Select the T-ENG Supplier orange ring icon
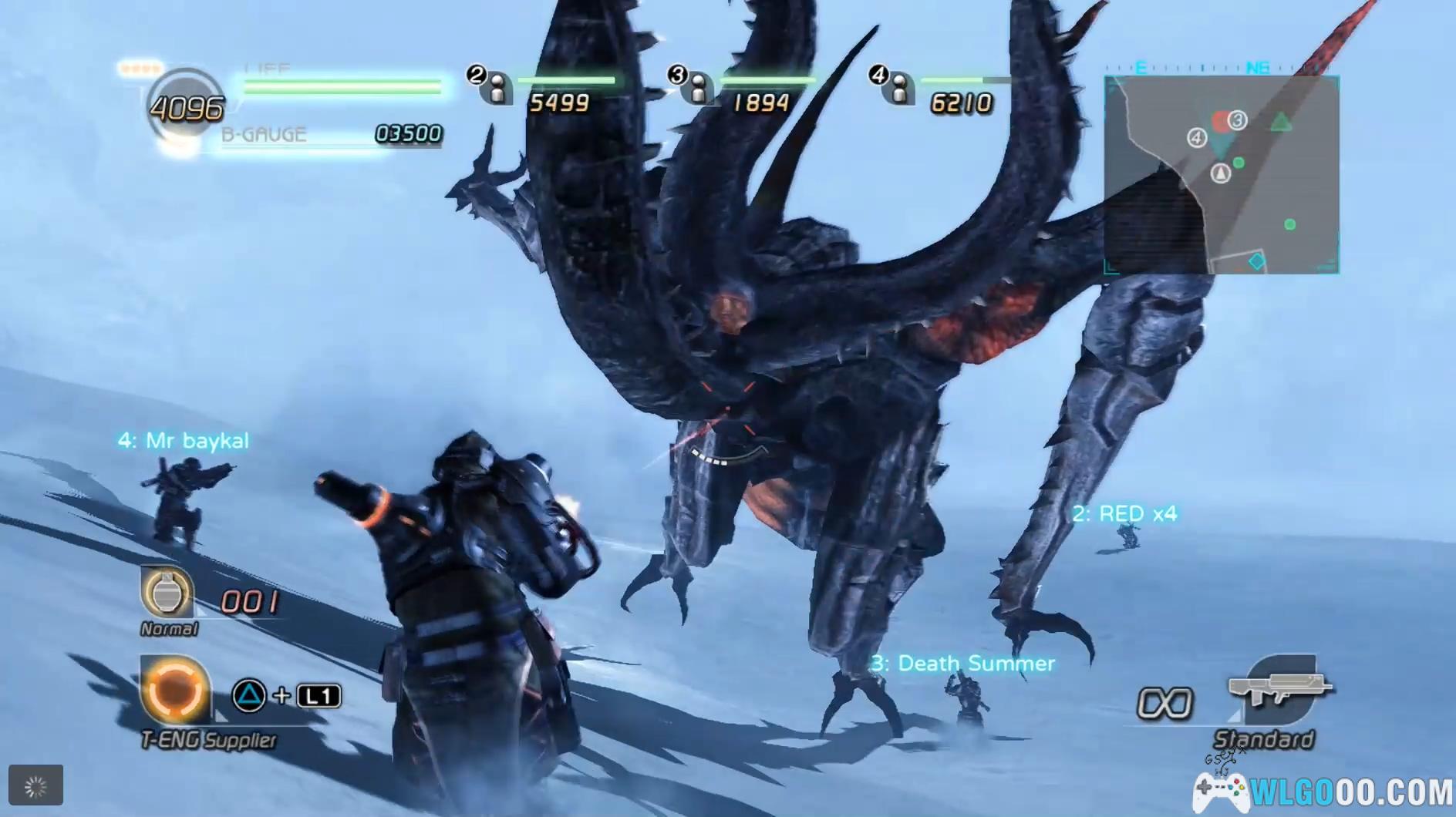This screenshot has height=817, width=1456. pyautogui.click(x=174, y=691)
